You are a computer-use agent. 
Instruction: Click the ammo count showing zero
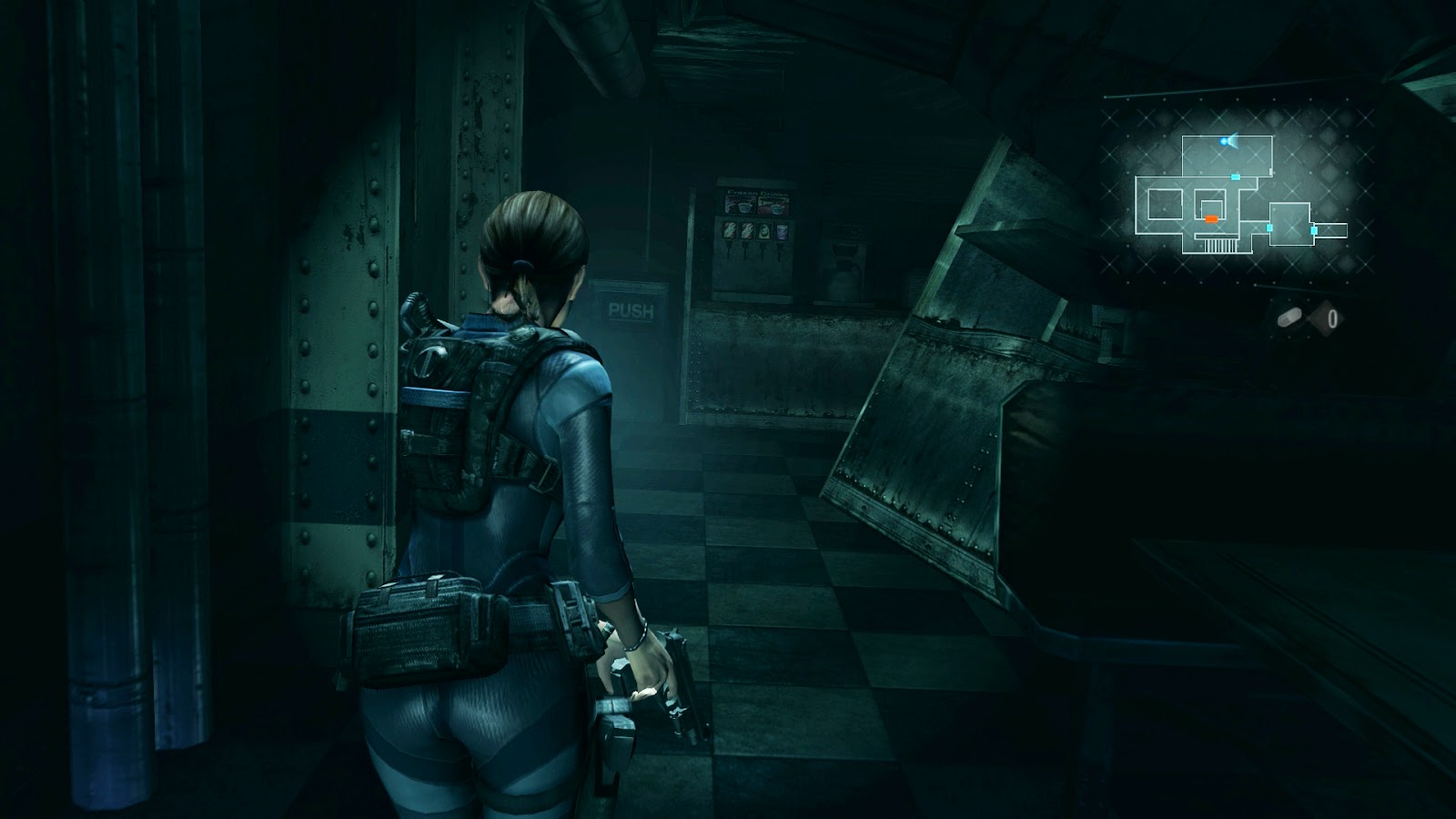[1331, 318]
